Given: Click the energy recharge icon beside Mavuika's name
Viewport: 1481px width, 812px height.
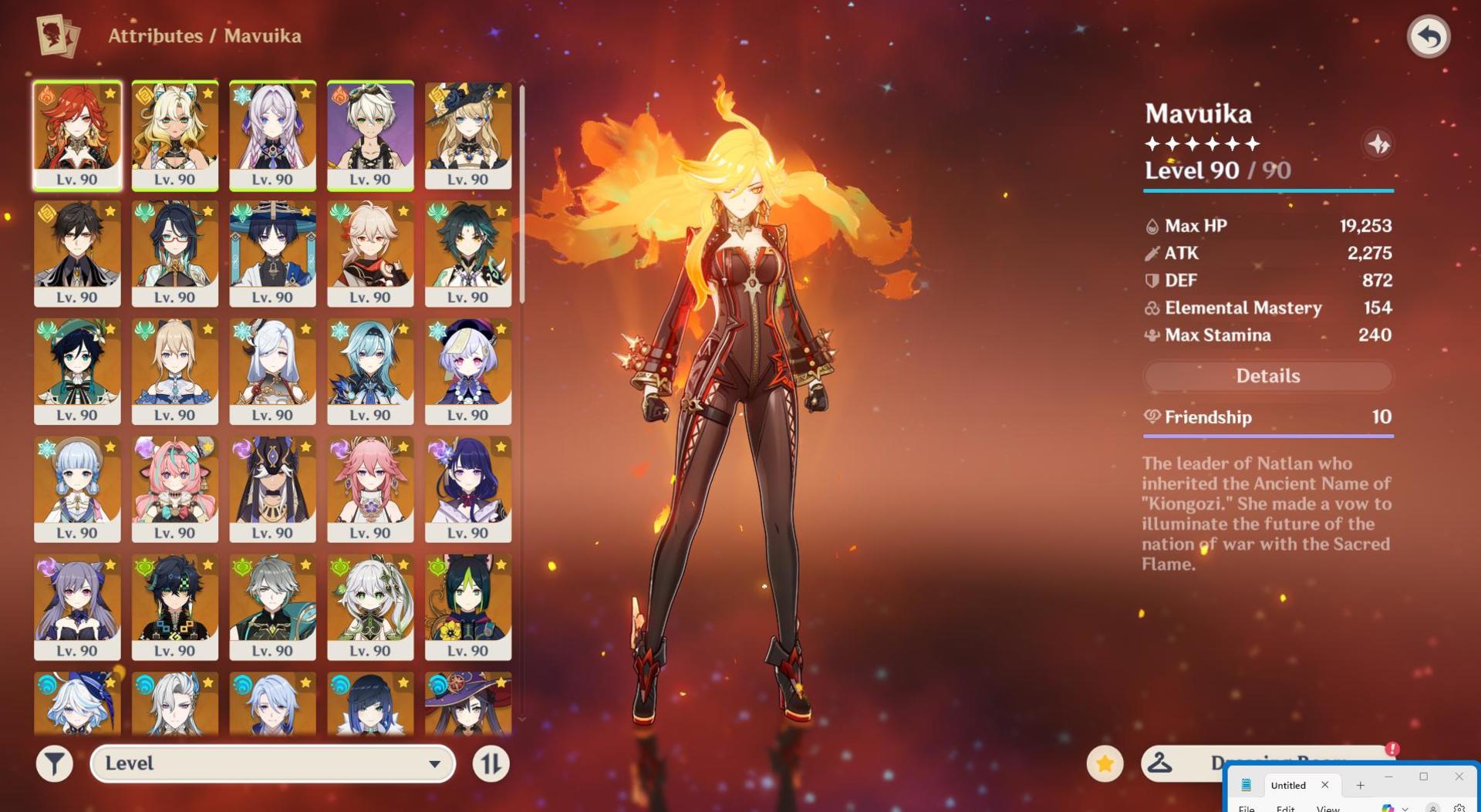Looking at the screenshot, I should [x=1380, y=142].
